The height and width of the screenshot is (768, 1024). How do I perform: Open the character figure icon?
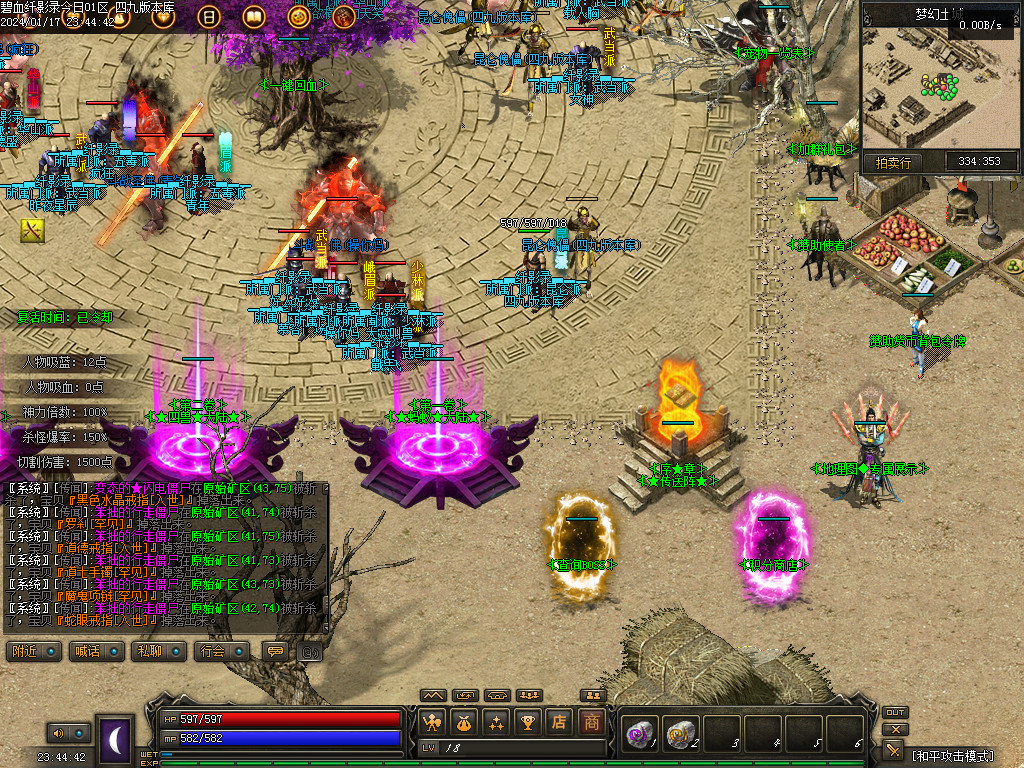click(432, 721)
